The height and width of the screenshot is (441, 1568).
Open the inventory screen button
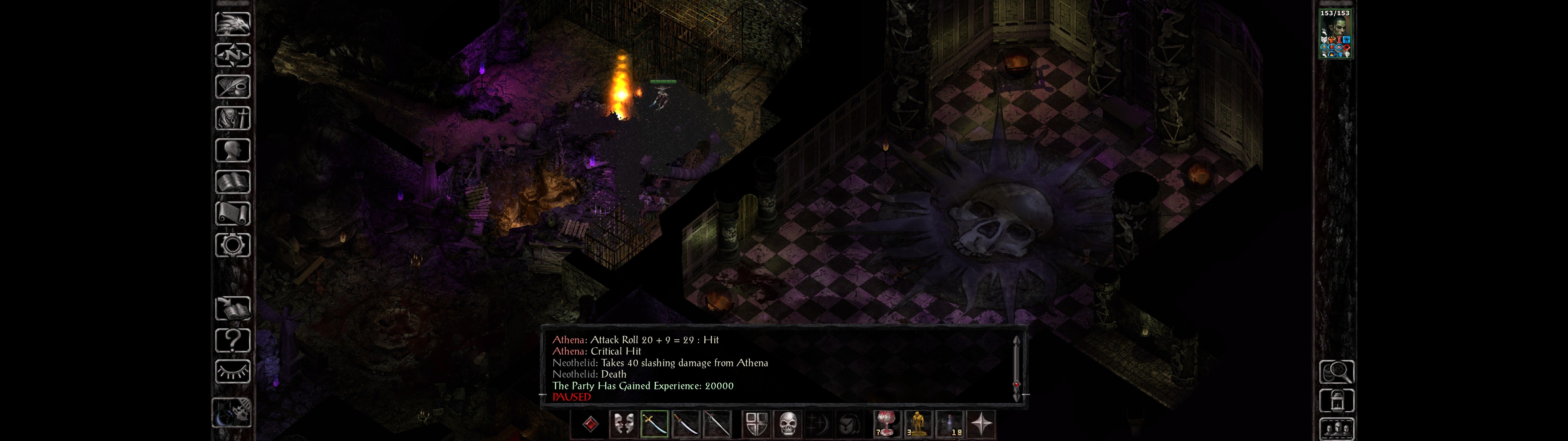pyautogui.click(x=232, y=118)
